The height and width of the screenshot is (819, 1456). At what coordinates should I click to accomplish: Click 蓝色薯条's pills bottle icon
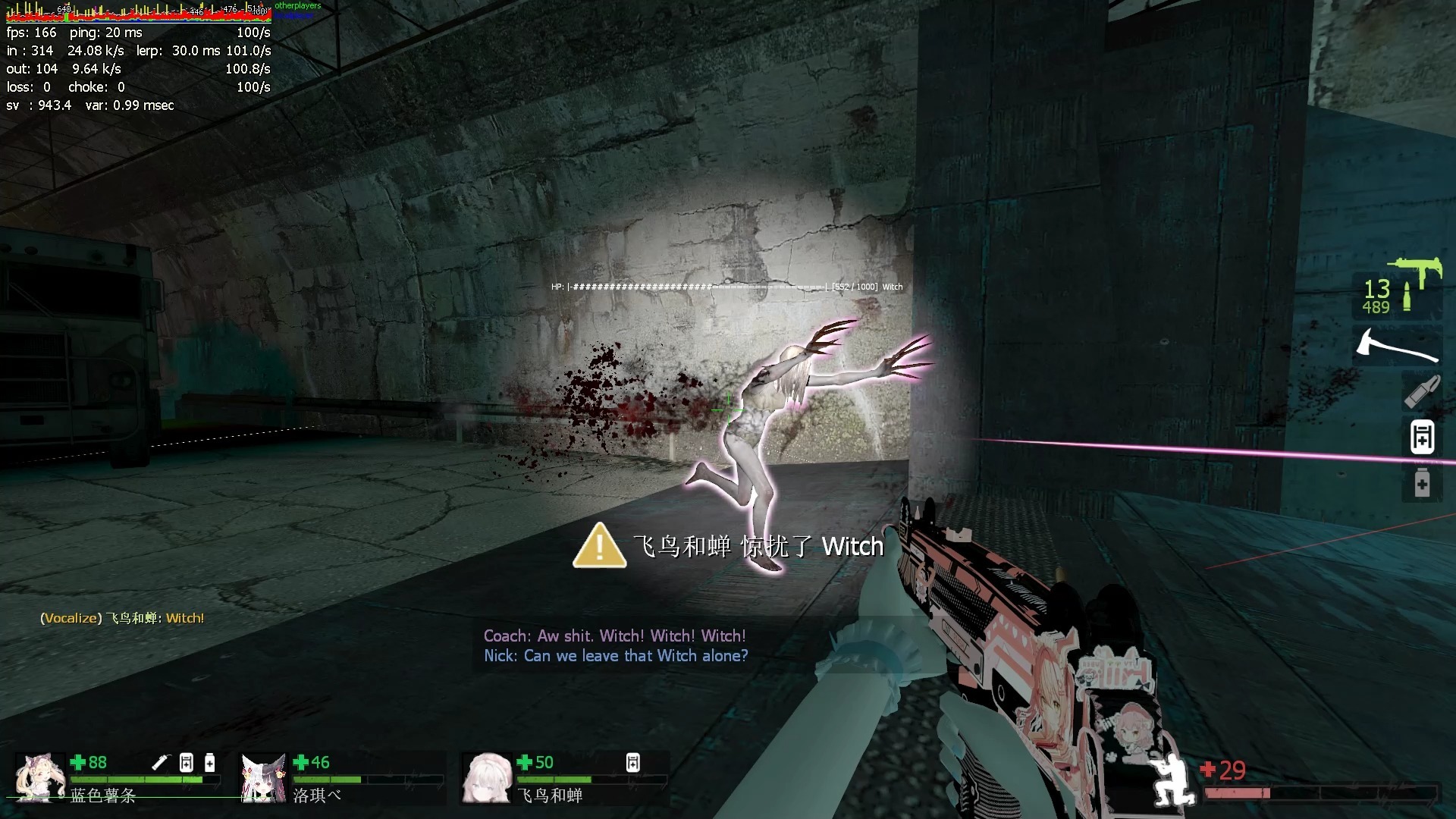click(x=210, y=762)
